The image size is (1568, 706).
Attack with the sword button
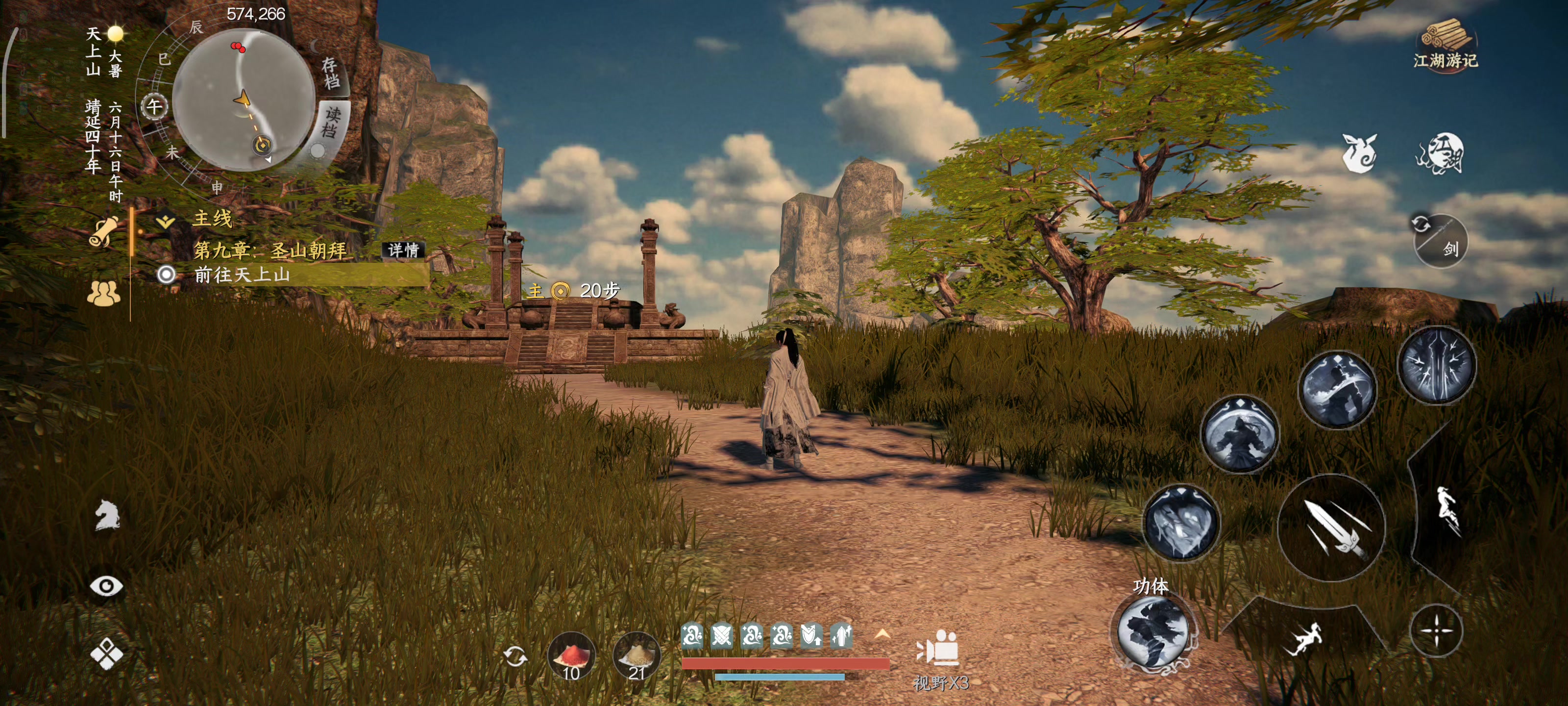pos(1331,527)
